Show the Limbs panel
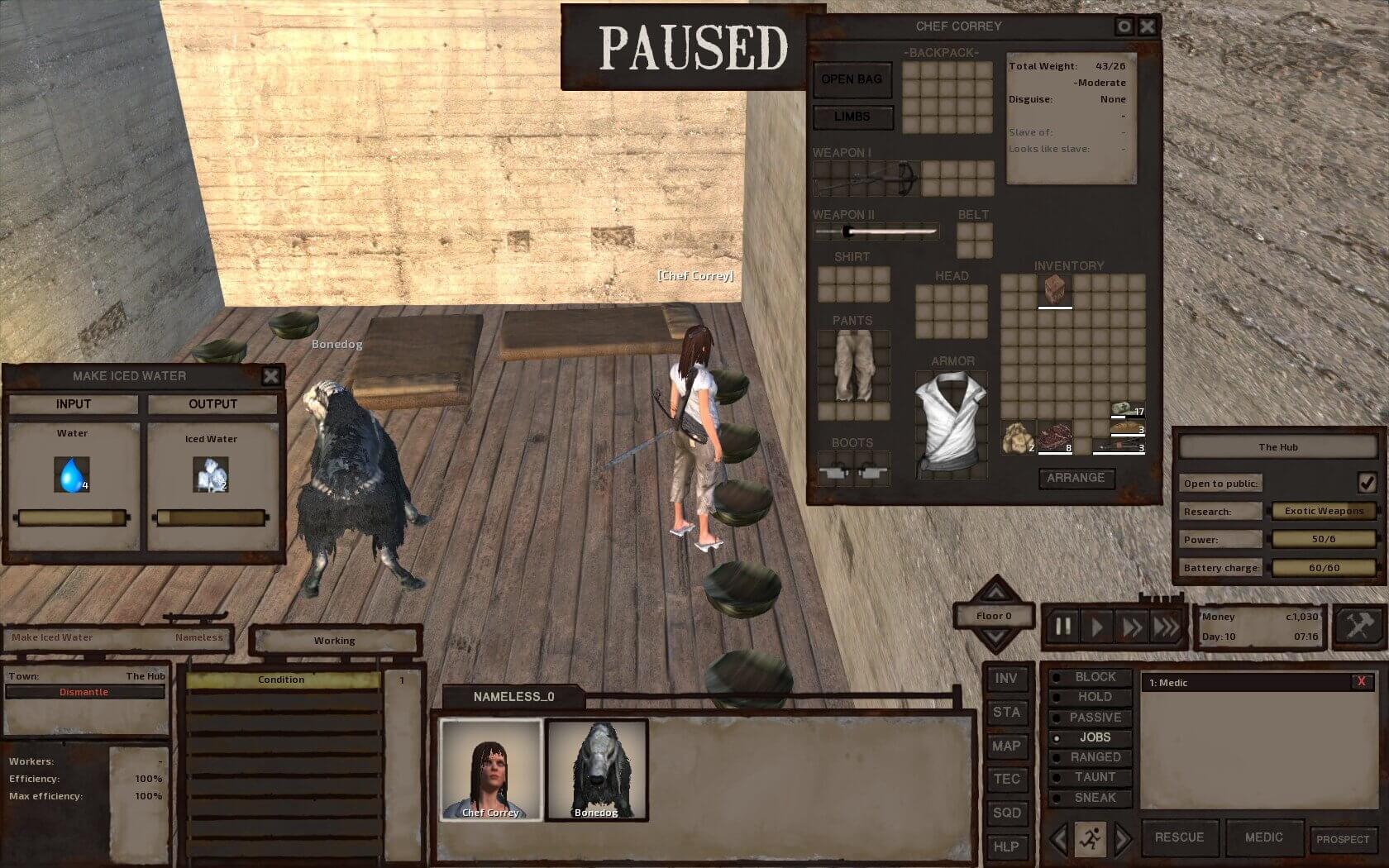Image resolution: width=1389 pixels, height=868 pixels. [852, 117]
